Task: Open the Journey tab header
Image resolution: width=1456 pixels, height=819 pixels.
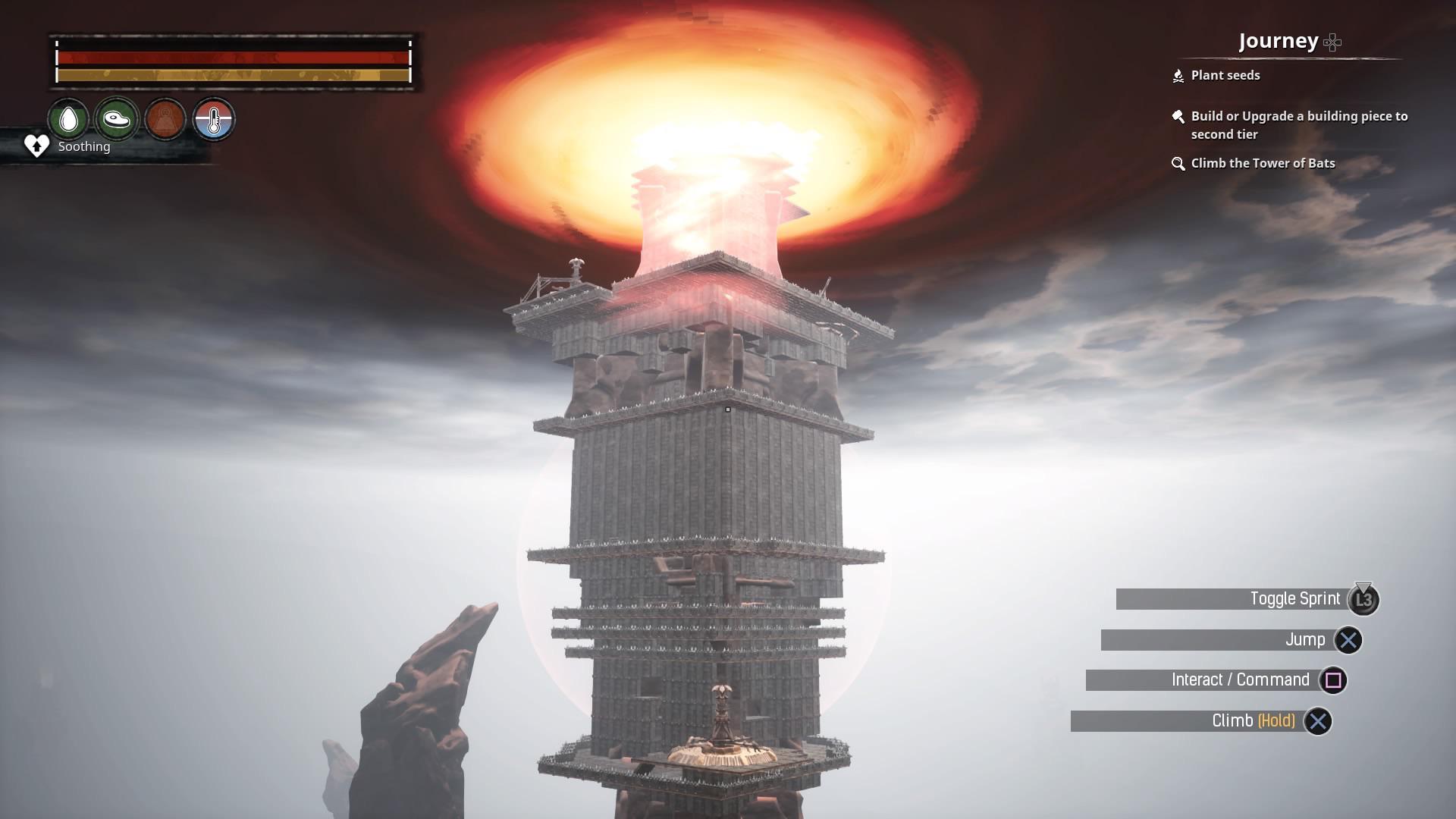Action: (1278, 41)
